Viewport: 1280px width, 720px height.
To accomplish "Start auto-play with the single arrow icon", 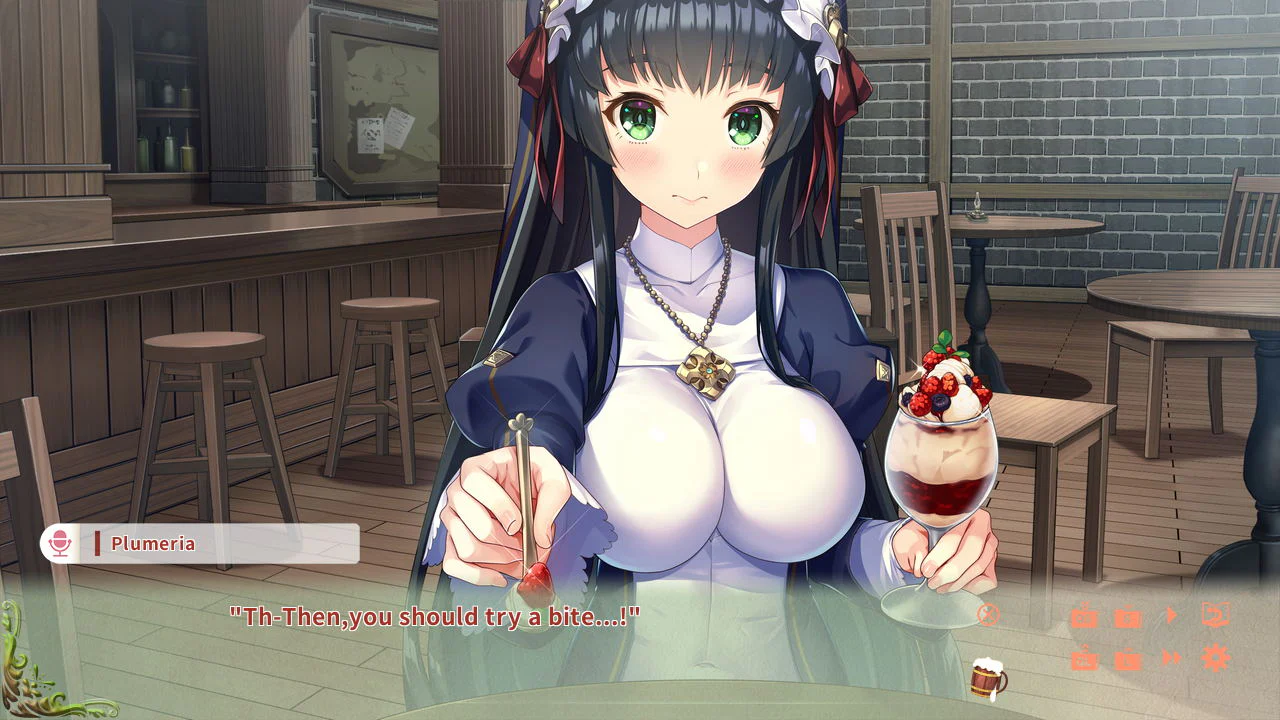I will (x=1172, y=615).
